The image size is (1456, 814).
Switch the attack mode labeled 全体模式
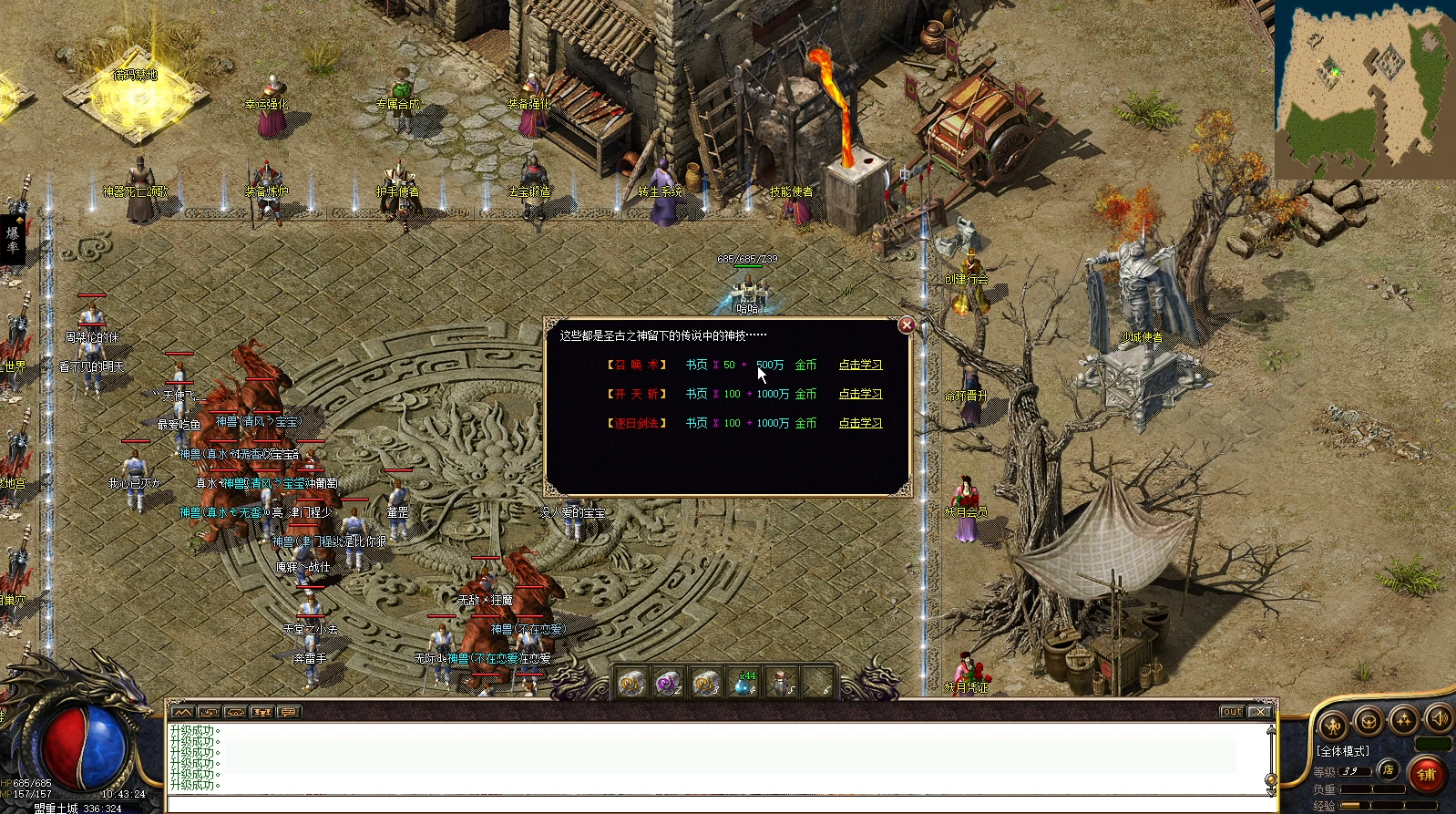point(1343,751)
